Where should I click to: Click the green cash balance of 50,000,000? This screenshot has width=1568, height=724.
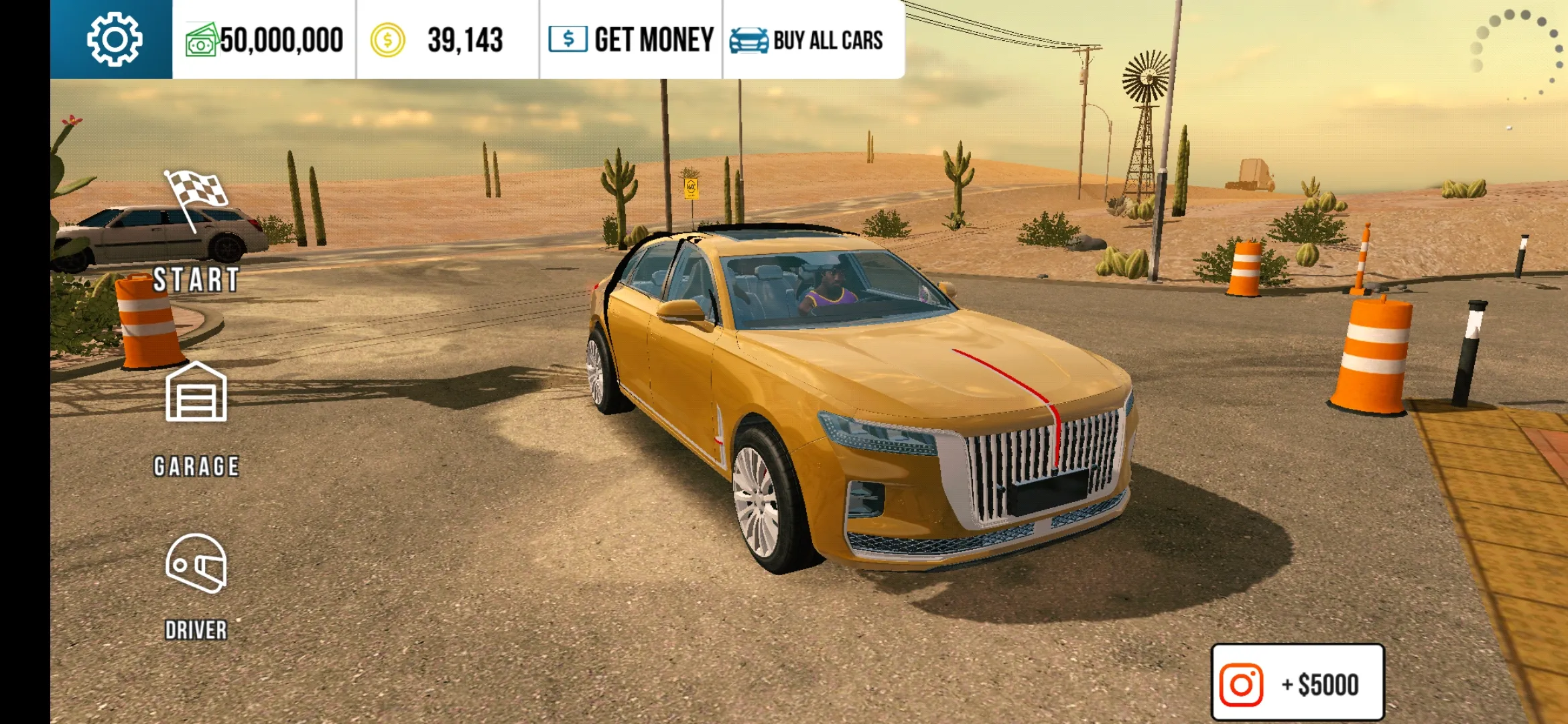pos(265,40)
